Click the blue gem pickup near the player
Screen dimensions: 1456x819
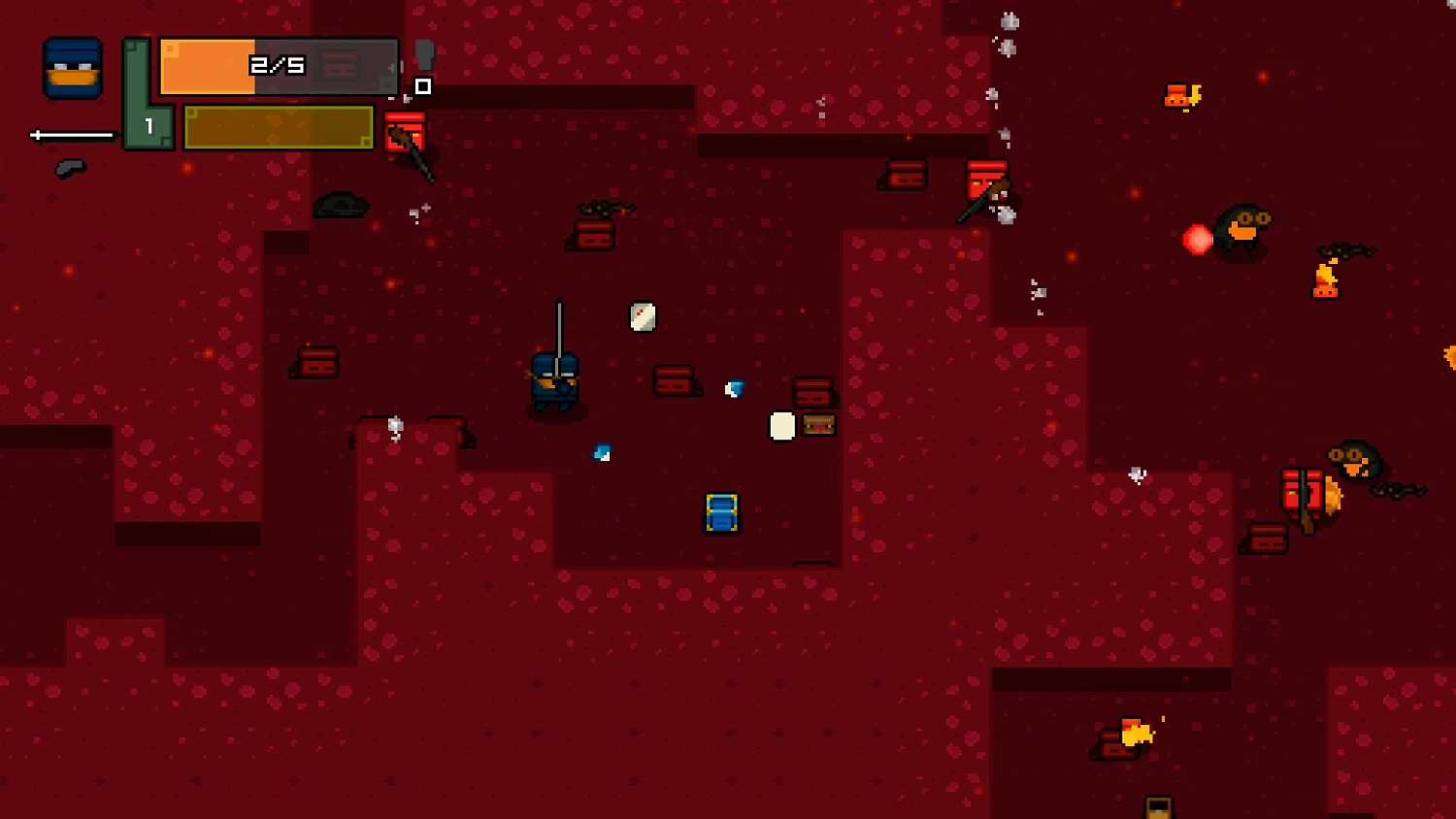point(733,388)
